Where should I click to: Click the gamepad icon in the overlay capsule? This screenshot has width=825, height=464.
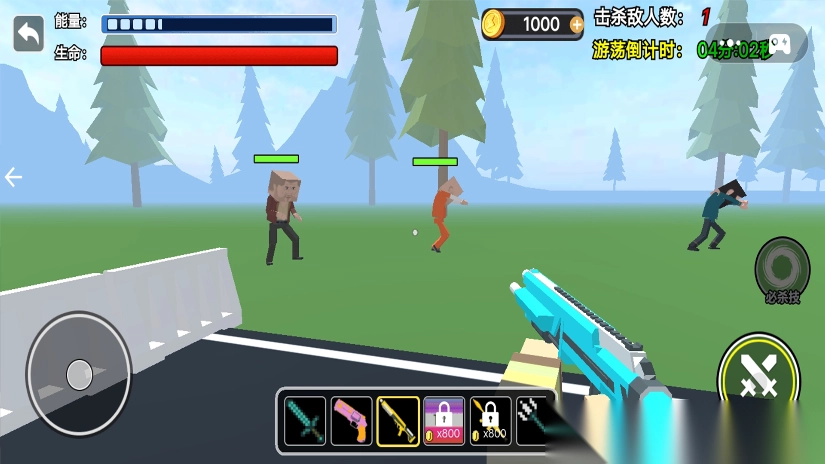(779, 44)
